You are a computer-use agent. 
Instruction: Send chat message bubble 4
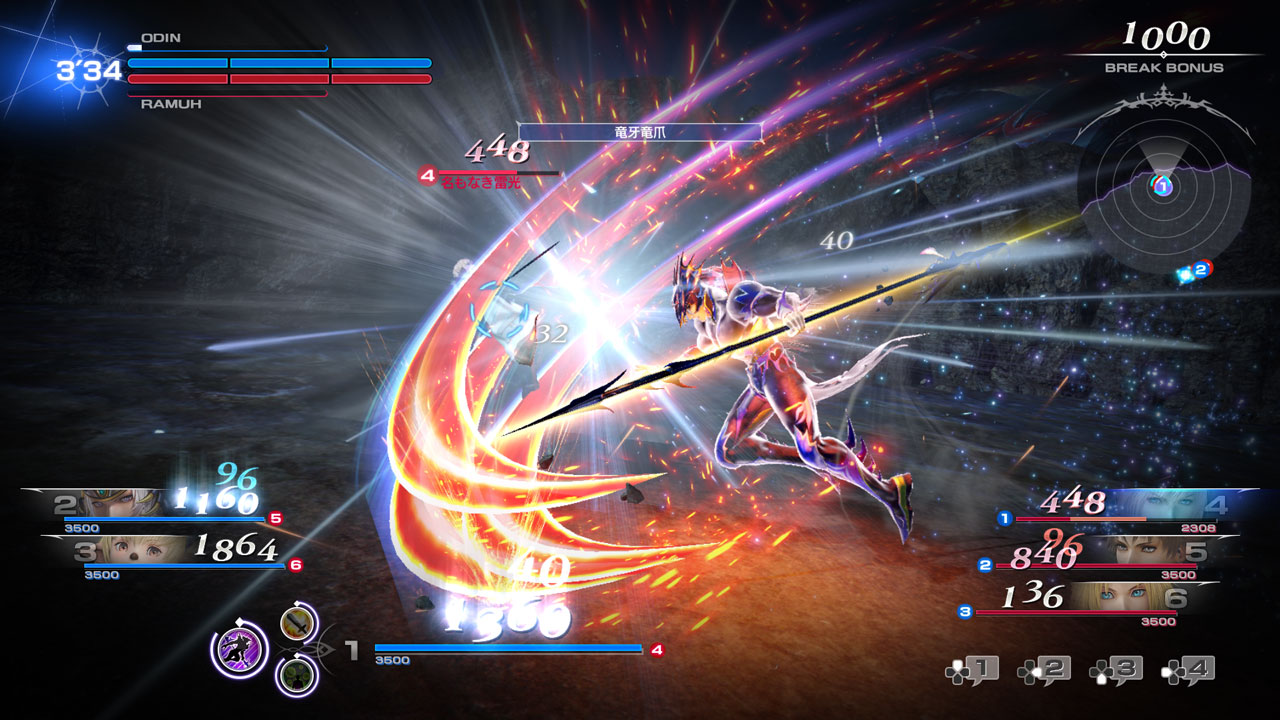[x=1188, y=669]
